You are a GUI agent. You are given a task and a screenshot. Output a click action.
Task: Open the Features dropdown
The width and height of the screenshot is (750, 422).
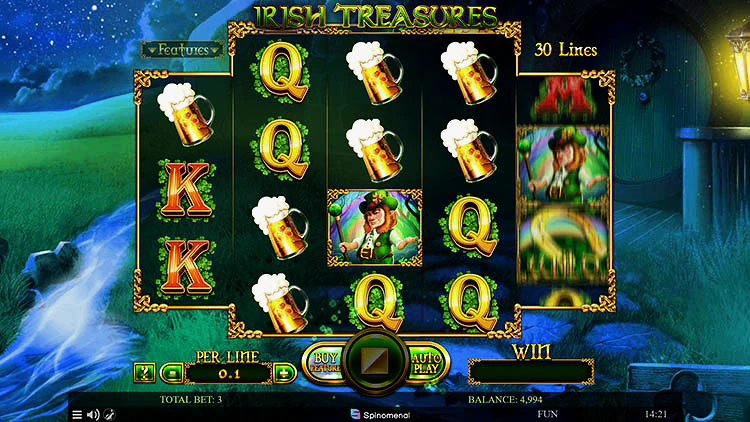[x=181, y=49]
